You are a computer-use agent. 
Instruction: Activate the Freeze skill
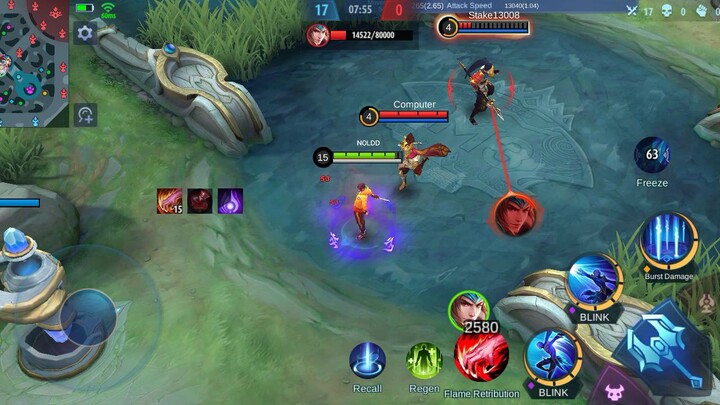pos(652,156)
